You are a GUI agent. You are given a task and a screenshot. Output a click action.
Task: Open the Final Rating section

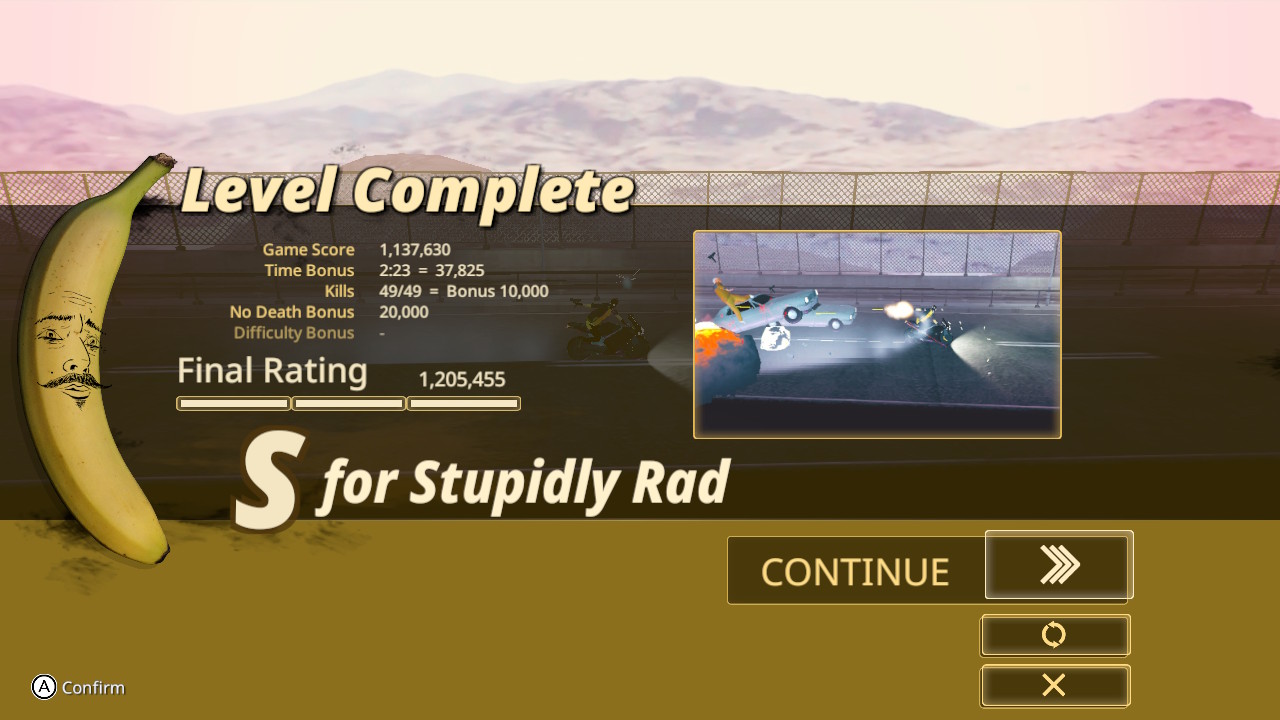(x=271, y=371)
